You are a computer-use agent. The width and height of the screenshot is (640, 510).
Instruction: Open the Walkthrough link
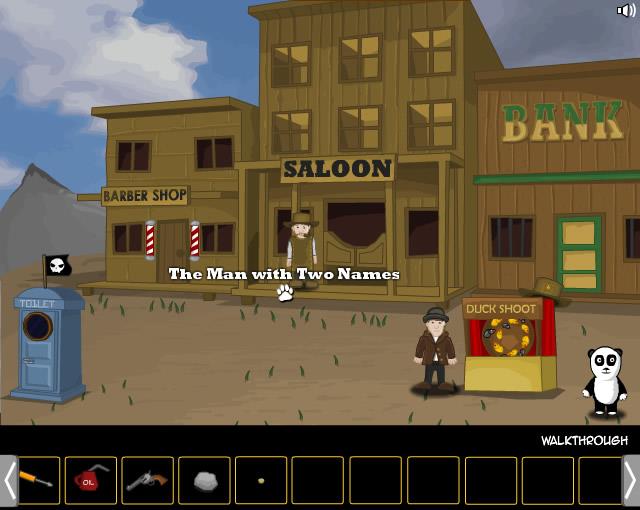pos(584,441)
